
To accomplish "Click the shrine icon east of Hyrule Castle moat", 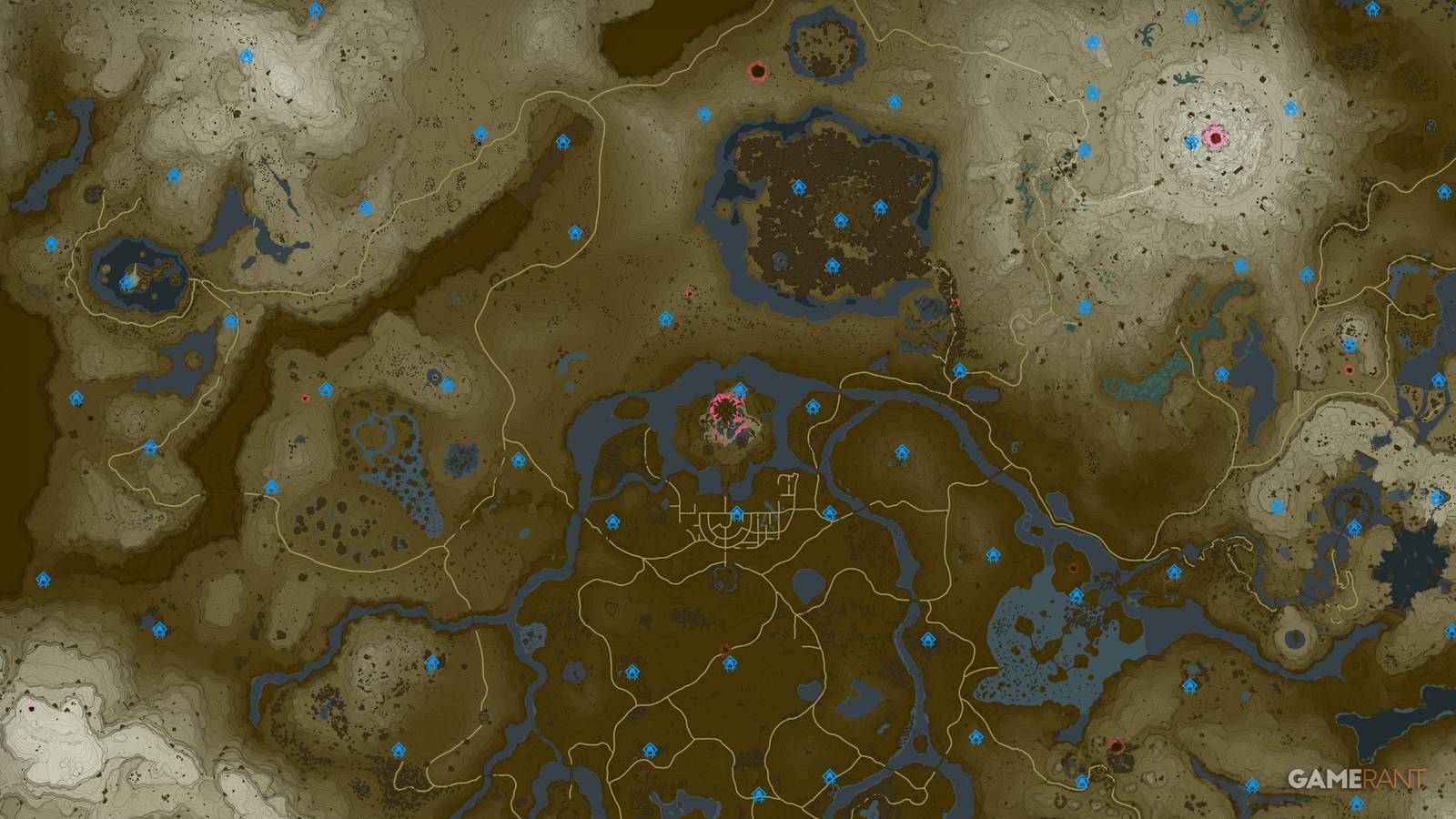I will tap(814, 407).
